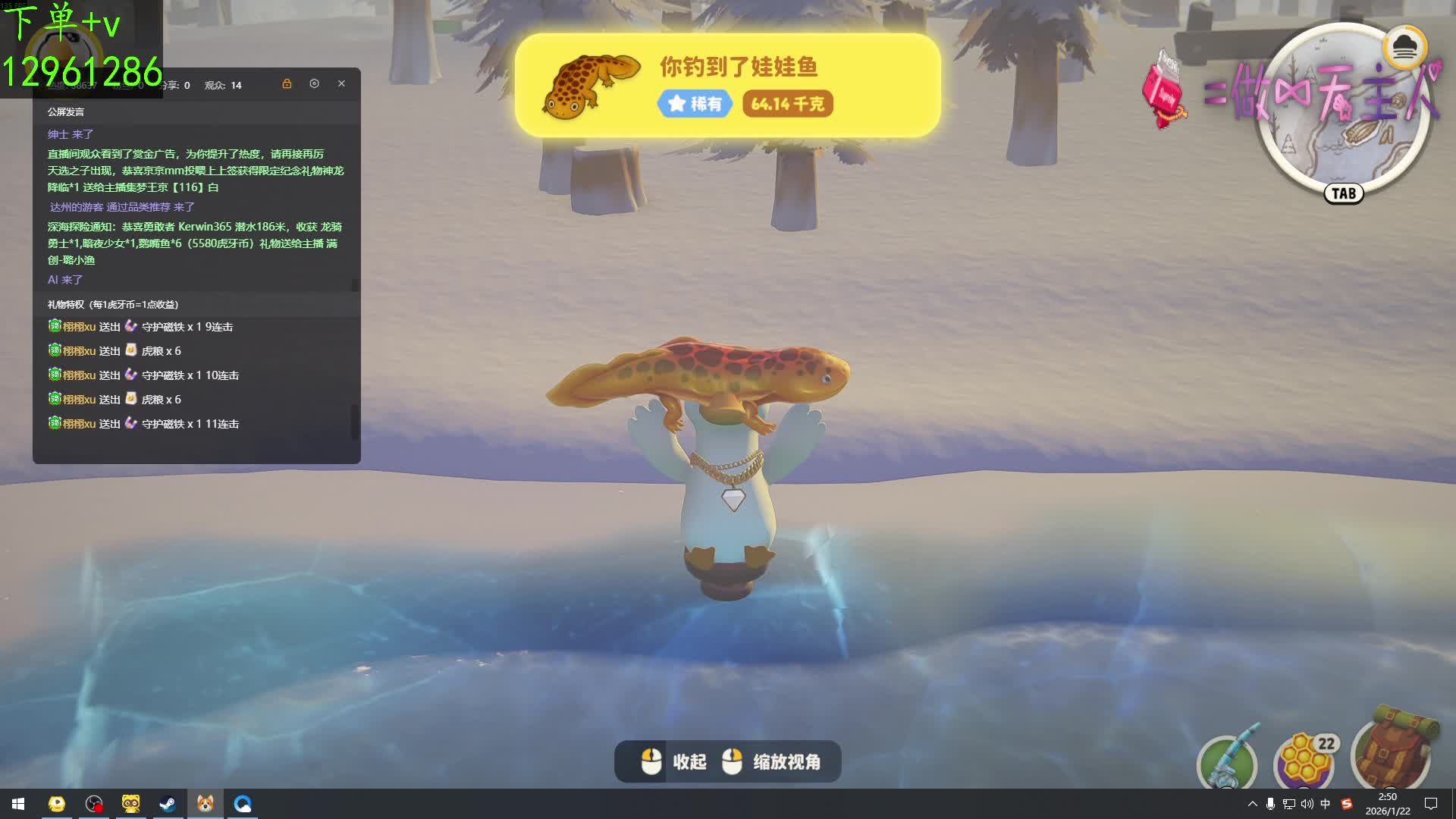This screenshot has height=819, width=1456.
Task: Open the Steam app in taskbar
Action: [168, 804]
